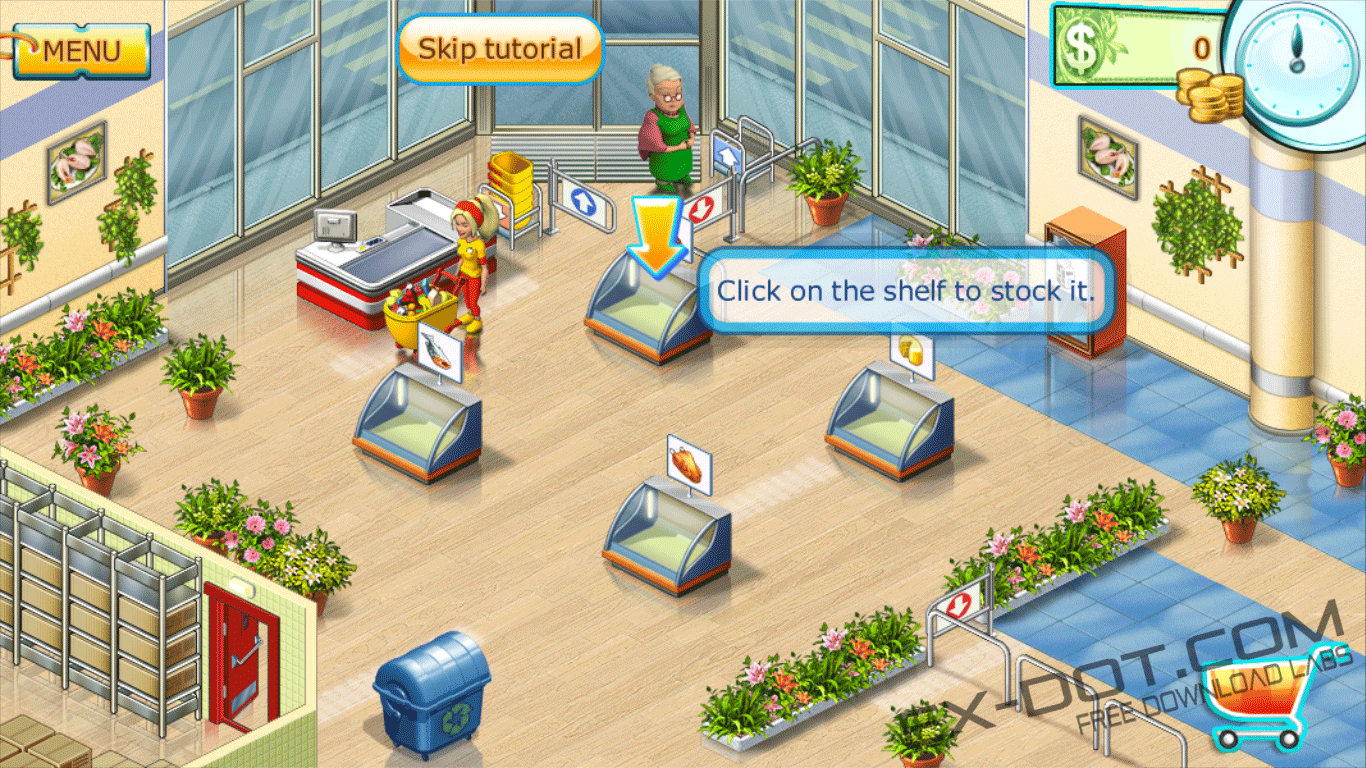The width and height of the screenshot is (1366, 768).
Task: Dismiss the 'Click on the shelf' tutorial bubble
Action: [x=906, y=292]
